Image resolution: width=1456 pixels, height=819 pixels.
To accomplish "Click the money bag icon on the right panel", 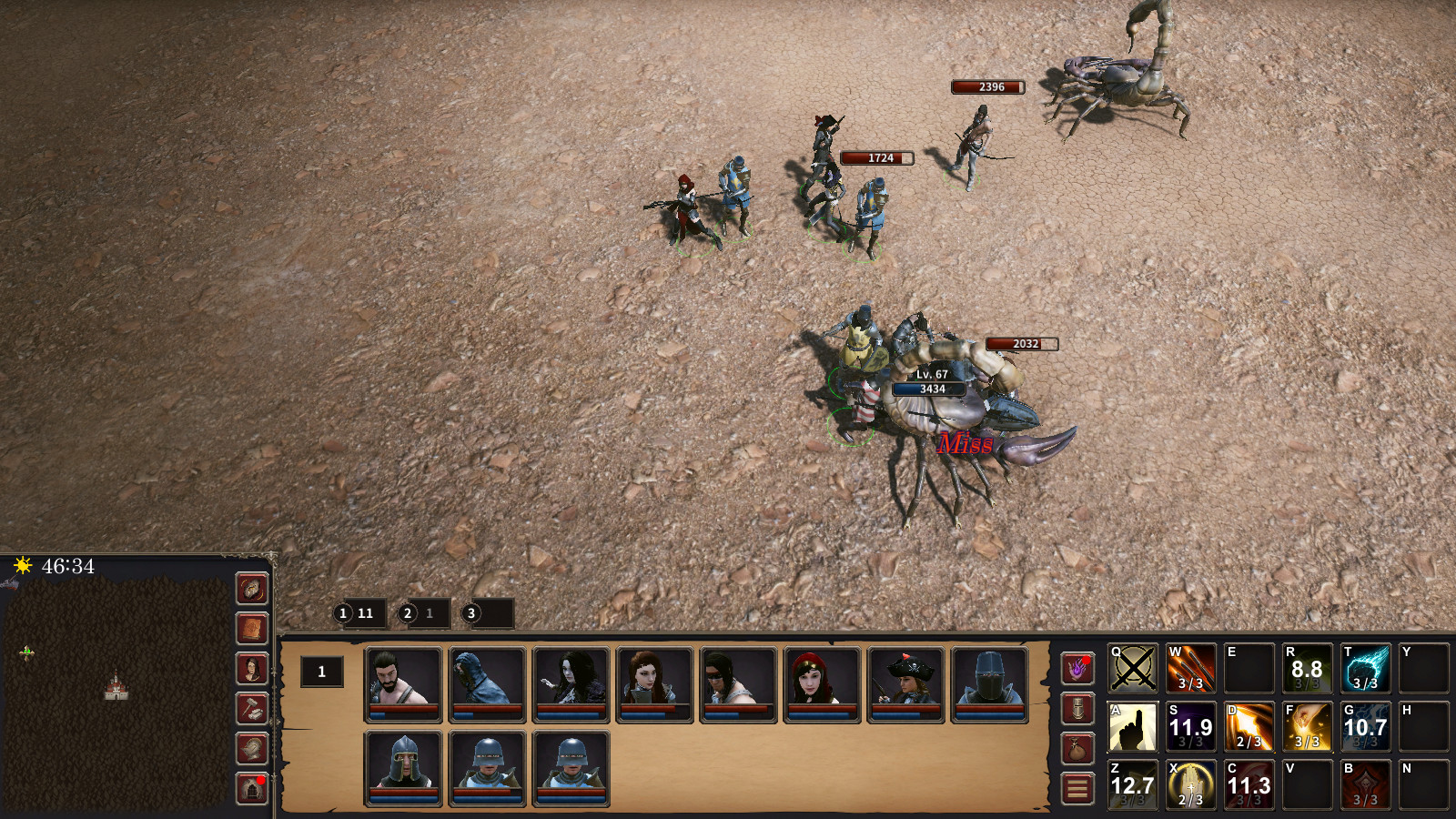I will tap(1077, 750).
